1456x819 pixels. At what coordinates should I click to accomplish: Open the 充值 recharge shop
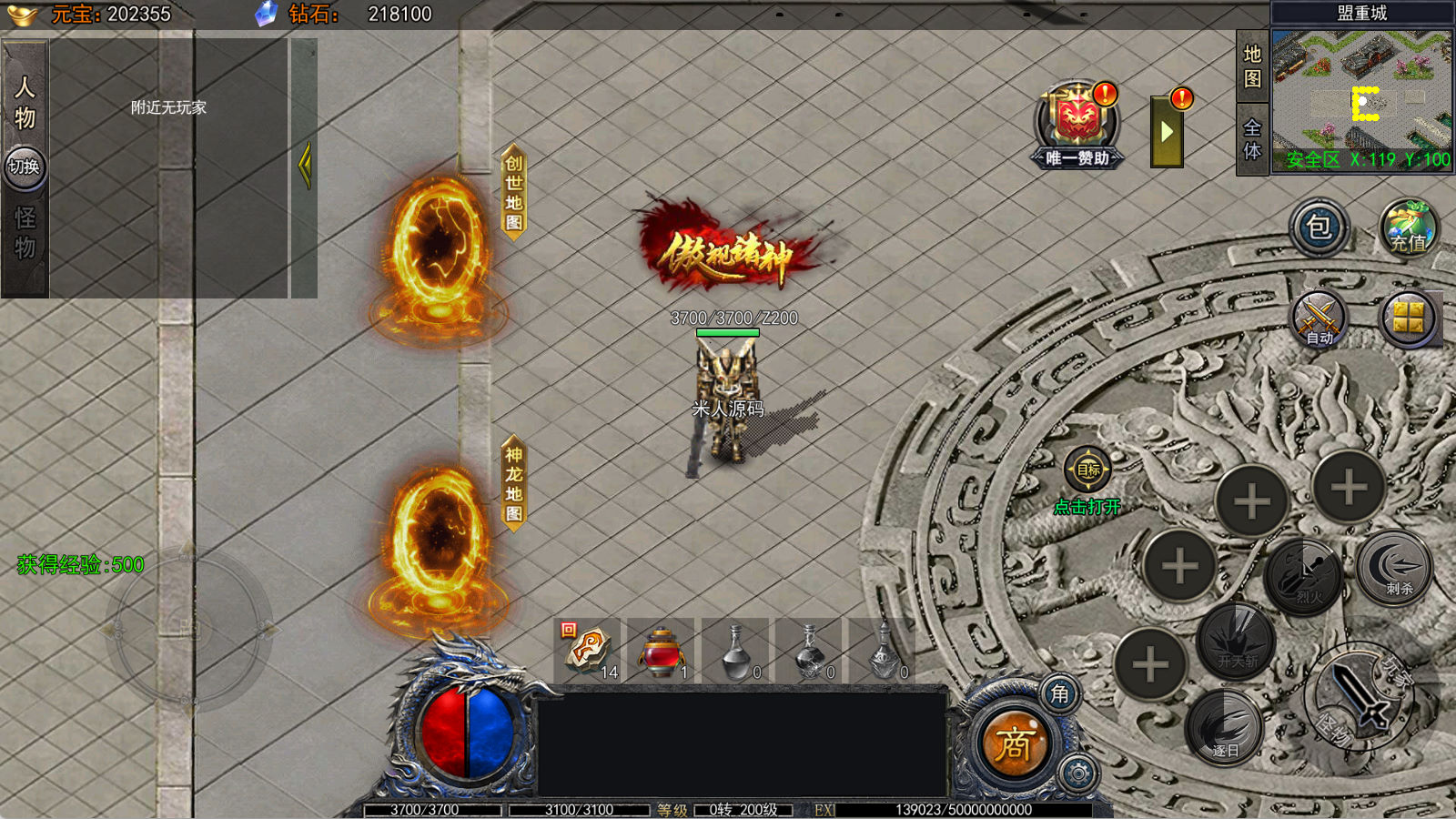click(1407, 227)
